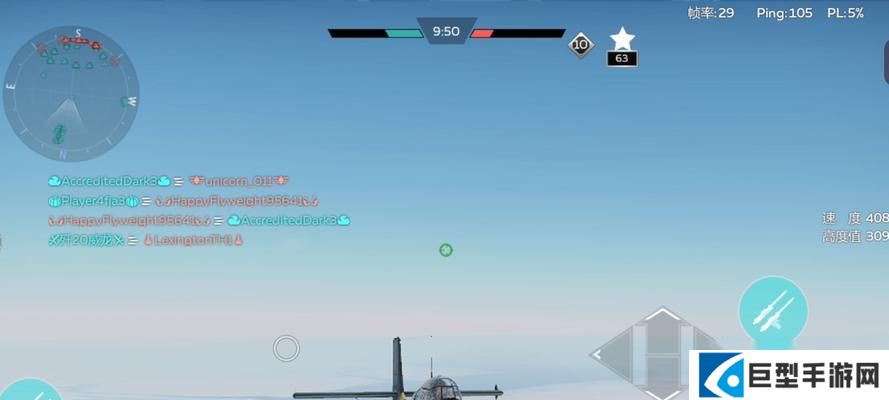Image resolution: width=889 pixels, height=400 pixels.
Task: Fire the twin missile weapon button
Action: pos(773,310)
